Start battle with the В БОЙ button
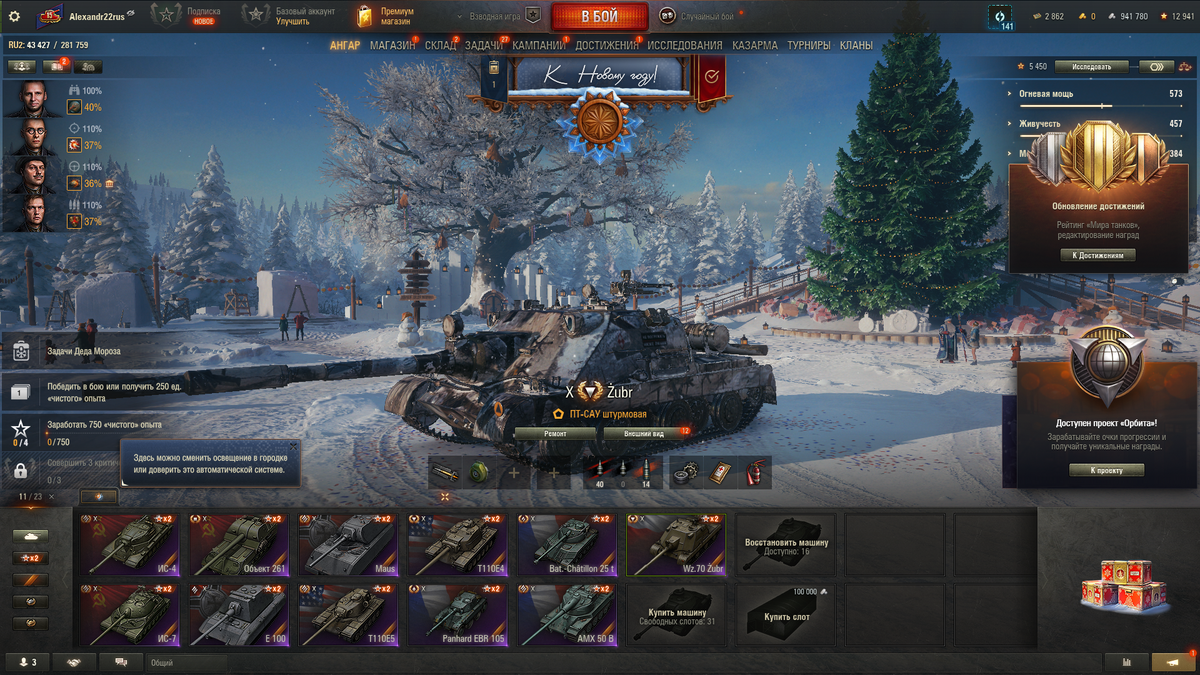Viewport: 1200px width, 675px height. [x=599, y=16]
